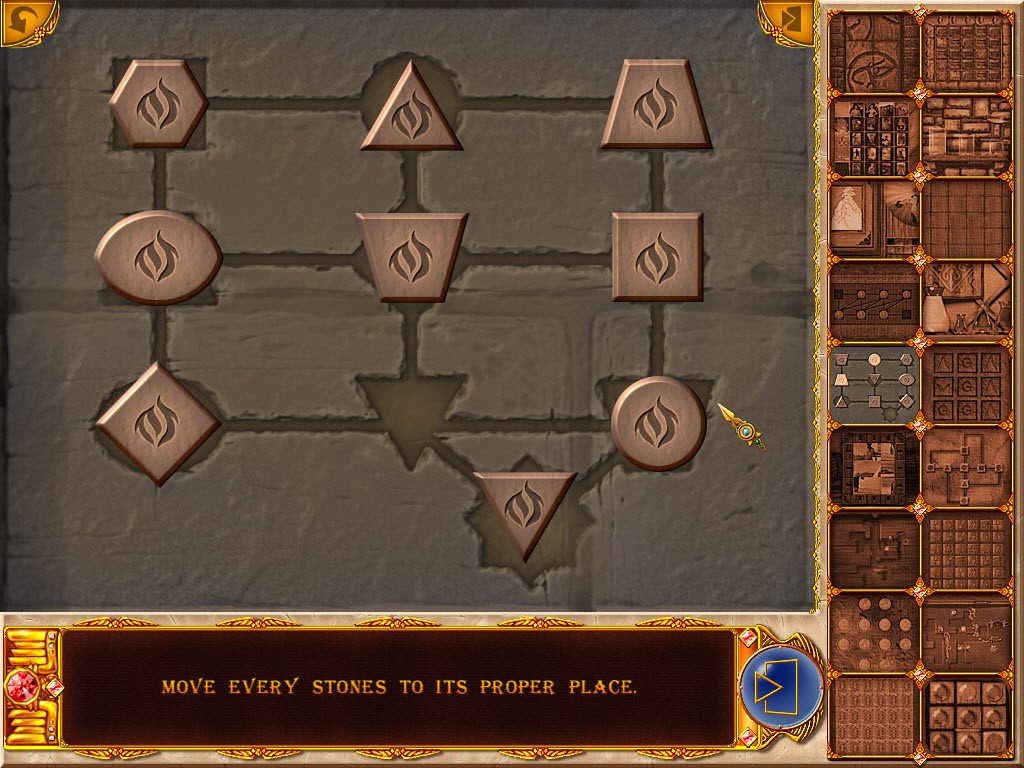The height and width of the screenshot is (768, 1024).
Task: Open the vase and hourglass puzzle thumbnail
Action: point(966,300)
